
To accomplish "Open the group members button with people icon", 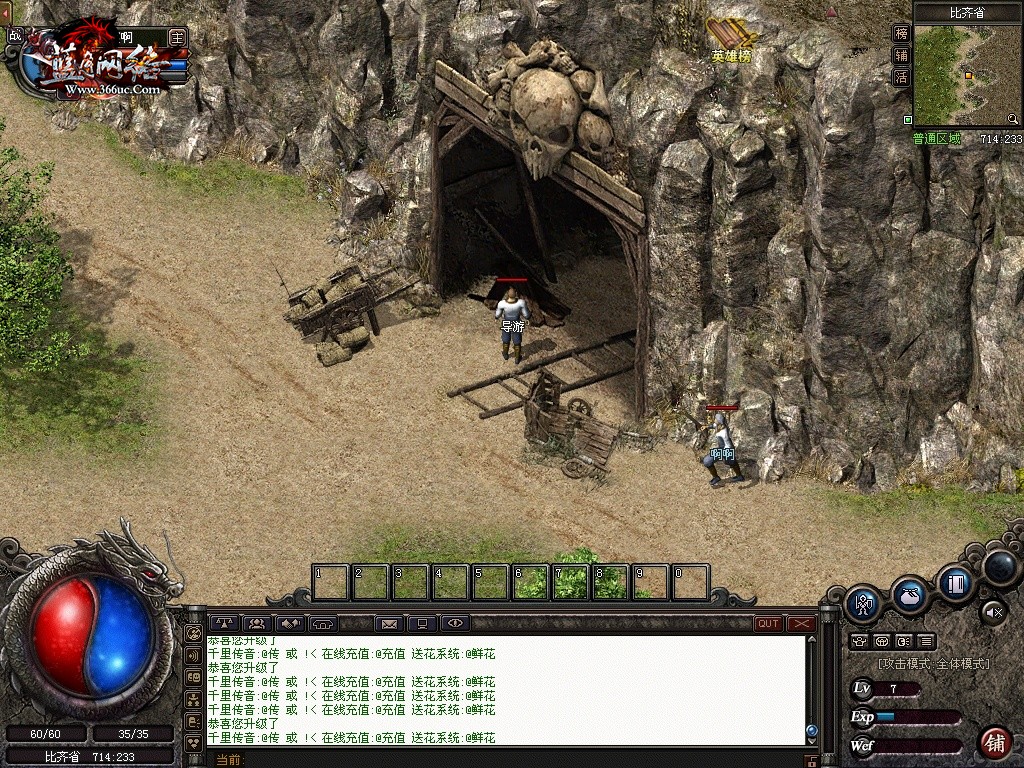I will point(257,624).
